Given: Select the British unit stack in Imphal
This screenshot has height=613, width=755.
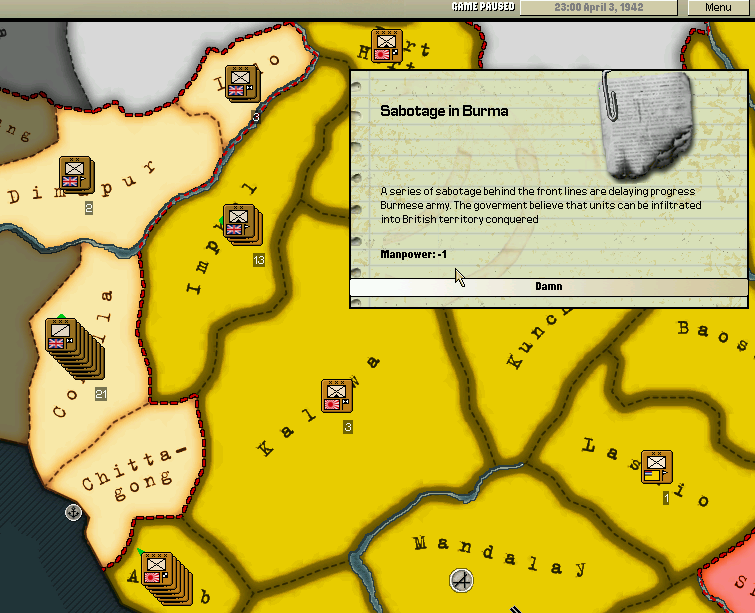Looking at the screenshot, I should (238, 222).
